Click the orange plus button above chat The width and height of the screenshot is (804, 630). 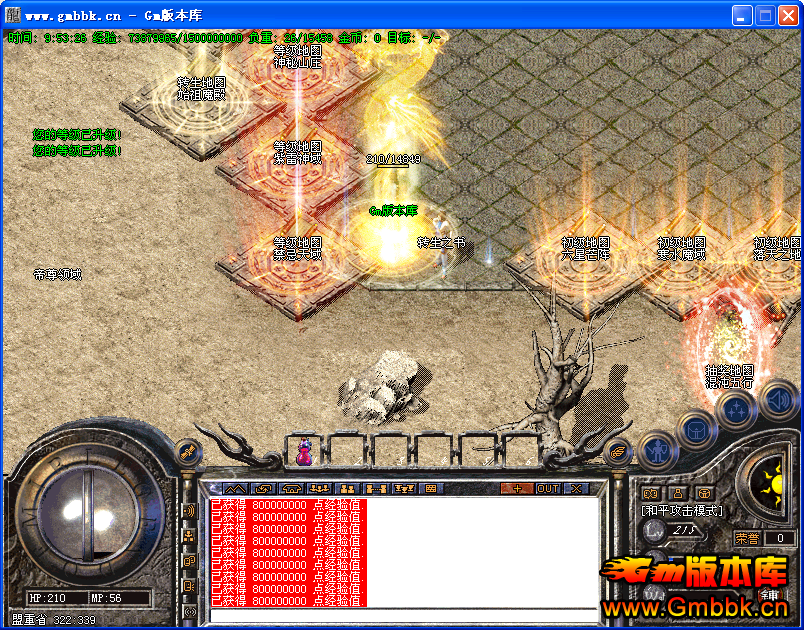pyautogui.click(x=516, y=488)
